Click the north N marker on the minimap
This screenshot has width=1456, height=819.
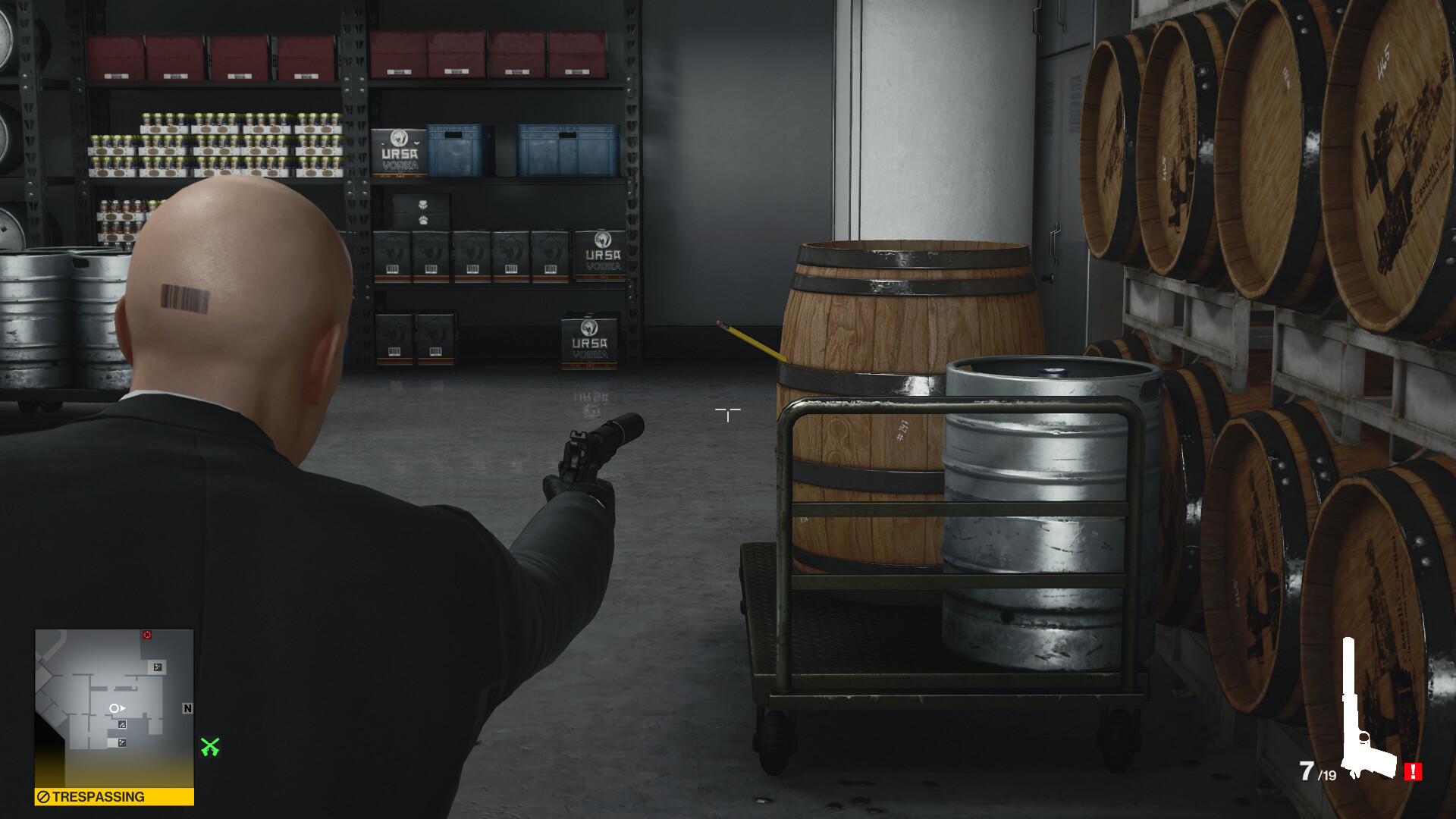click(187, 708)
